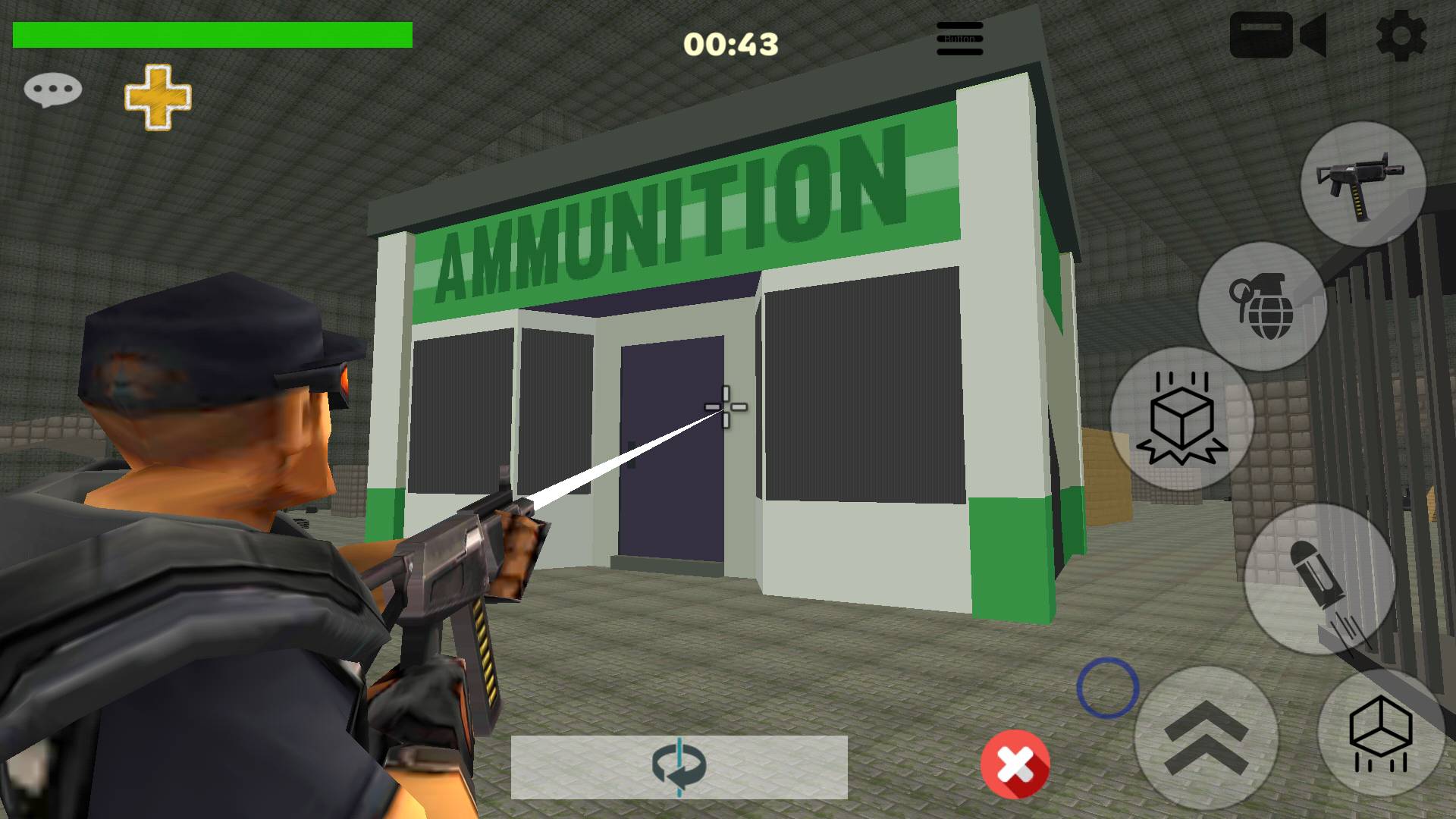Screen dimensions: 1456x819
Task: Throw a grenade with the grenade button
Action: [x=1263, y=306]
